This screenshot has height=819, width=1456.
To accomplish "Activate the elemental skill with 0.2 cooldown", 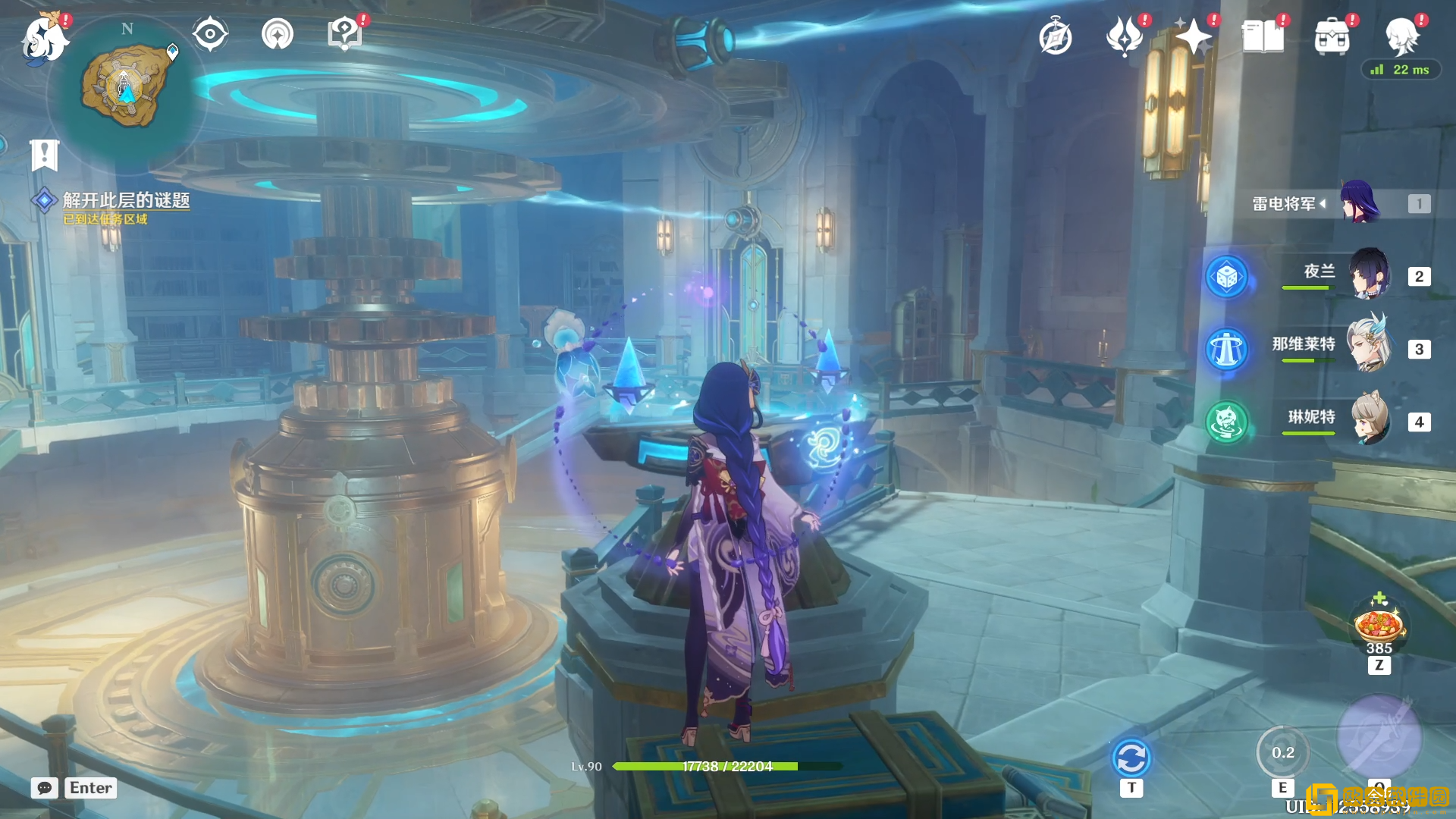I will (x=1282, y=752).
